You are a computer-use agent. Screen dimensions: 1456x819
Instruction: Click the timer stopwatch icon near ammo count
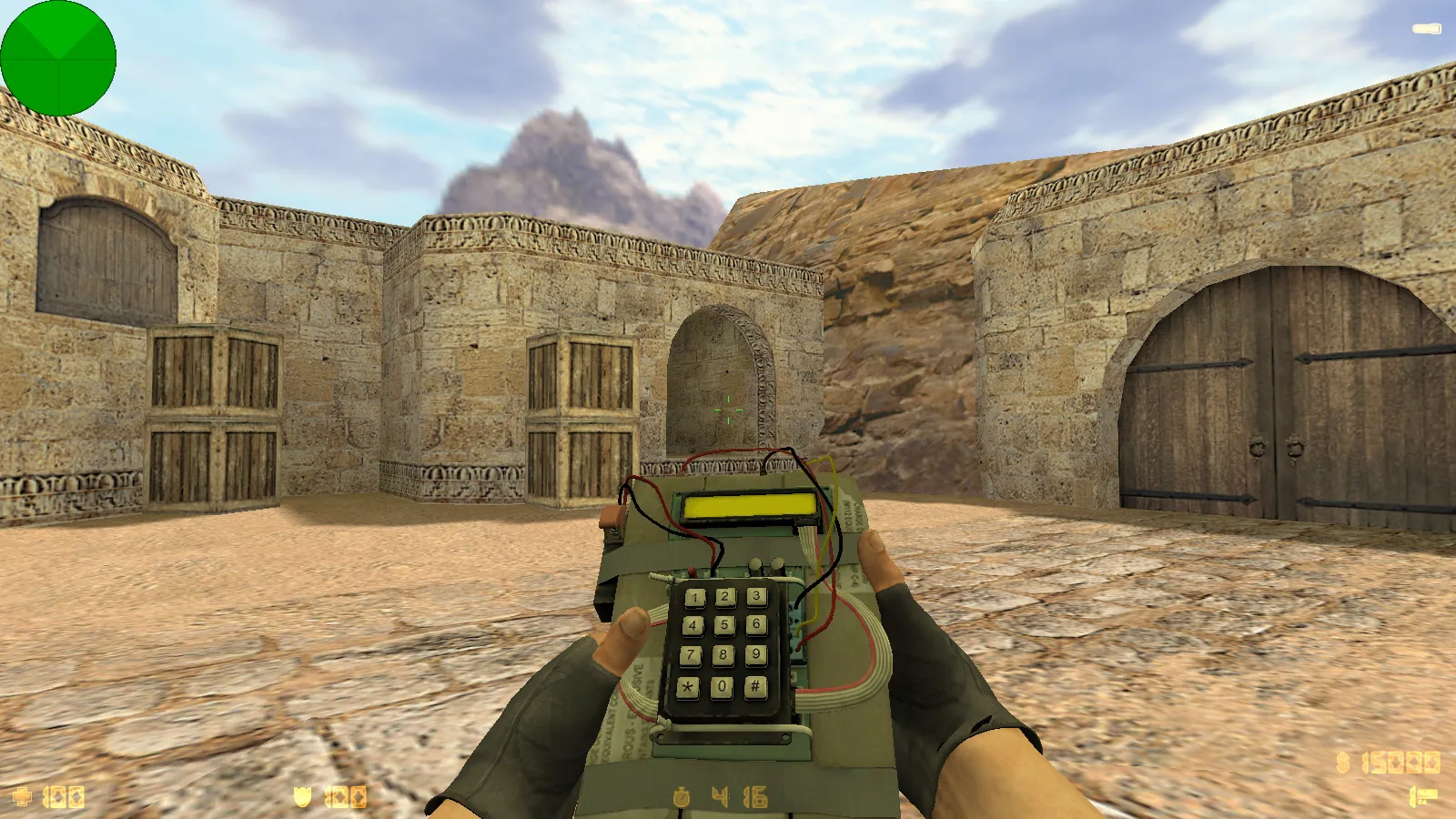pyautogui.click(x=681, y=795)
